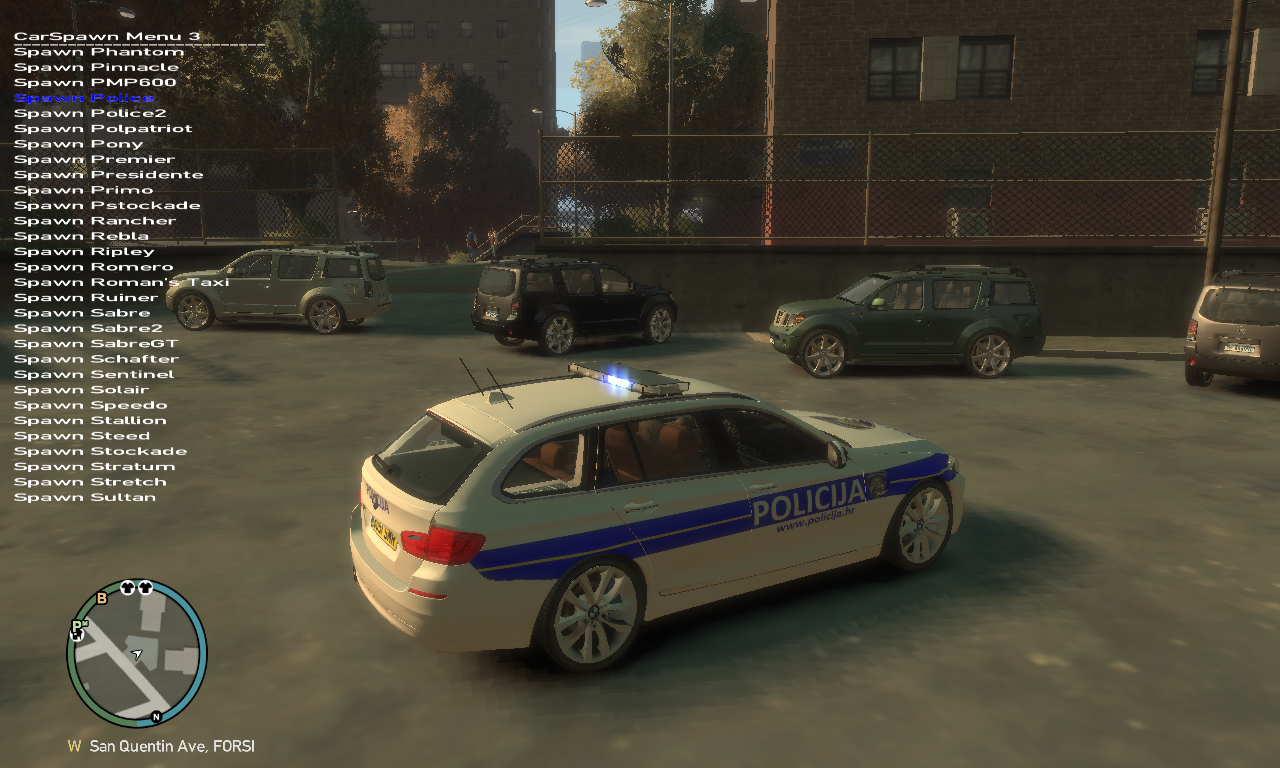This screenshot has width=1280, height=768.
Task: Click Spawn Rancher in list
Action: click(95, 220)
